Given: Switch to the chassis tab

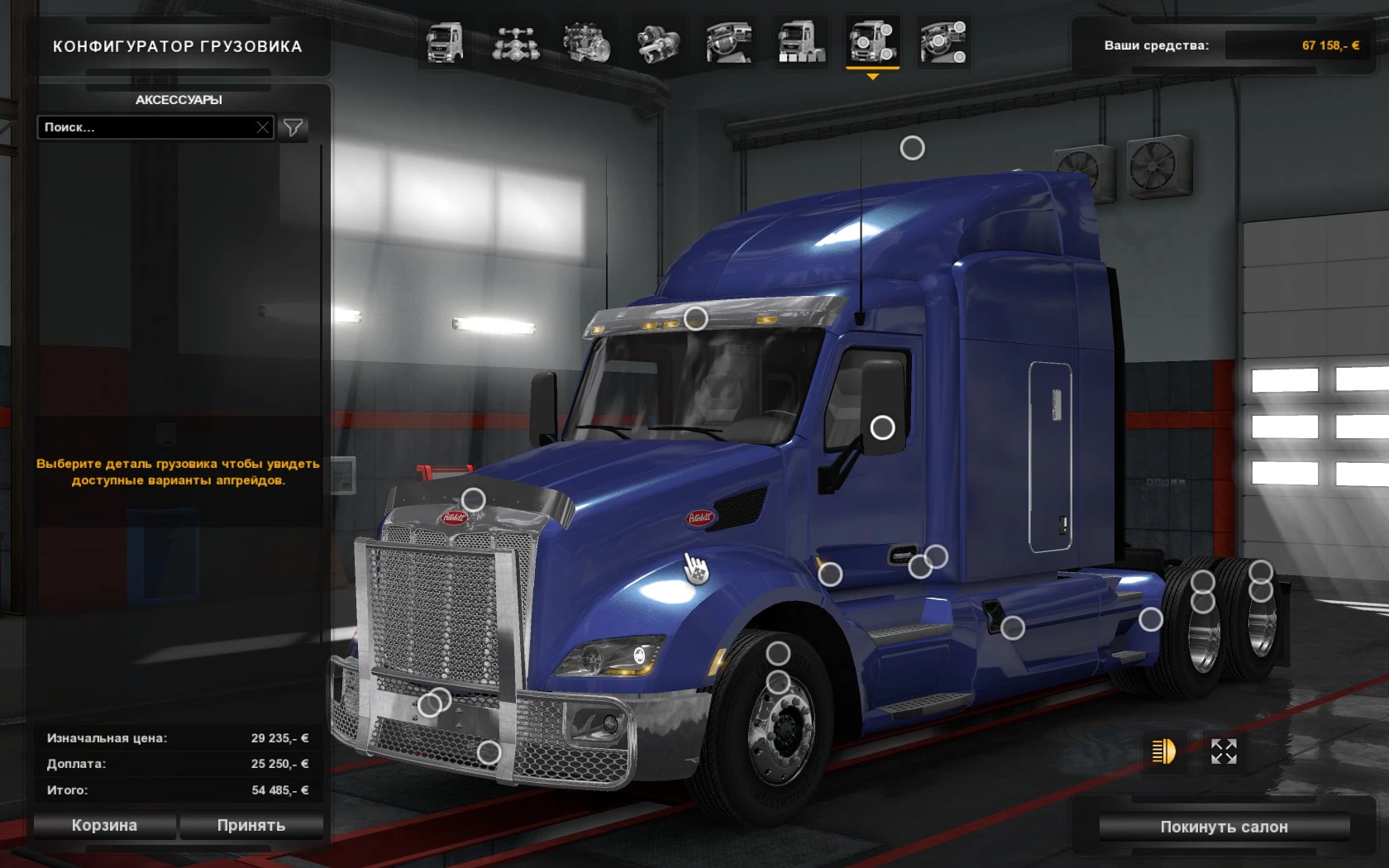Looking at the screenshot, I should tap(516, 43).
